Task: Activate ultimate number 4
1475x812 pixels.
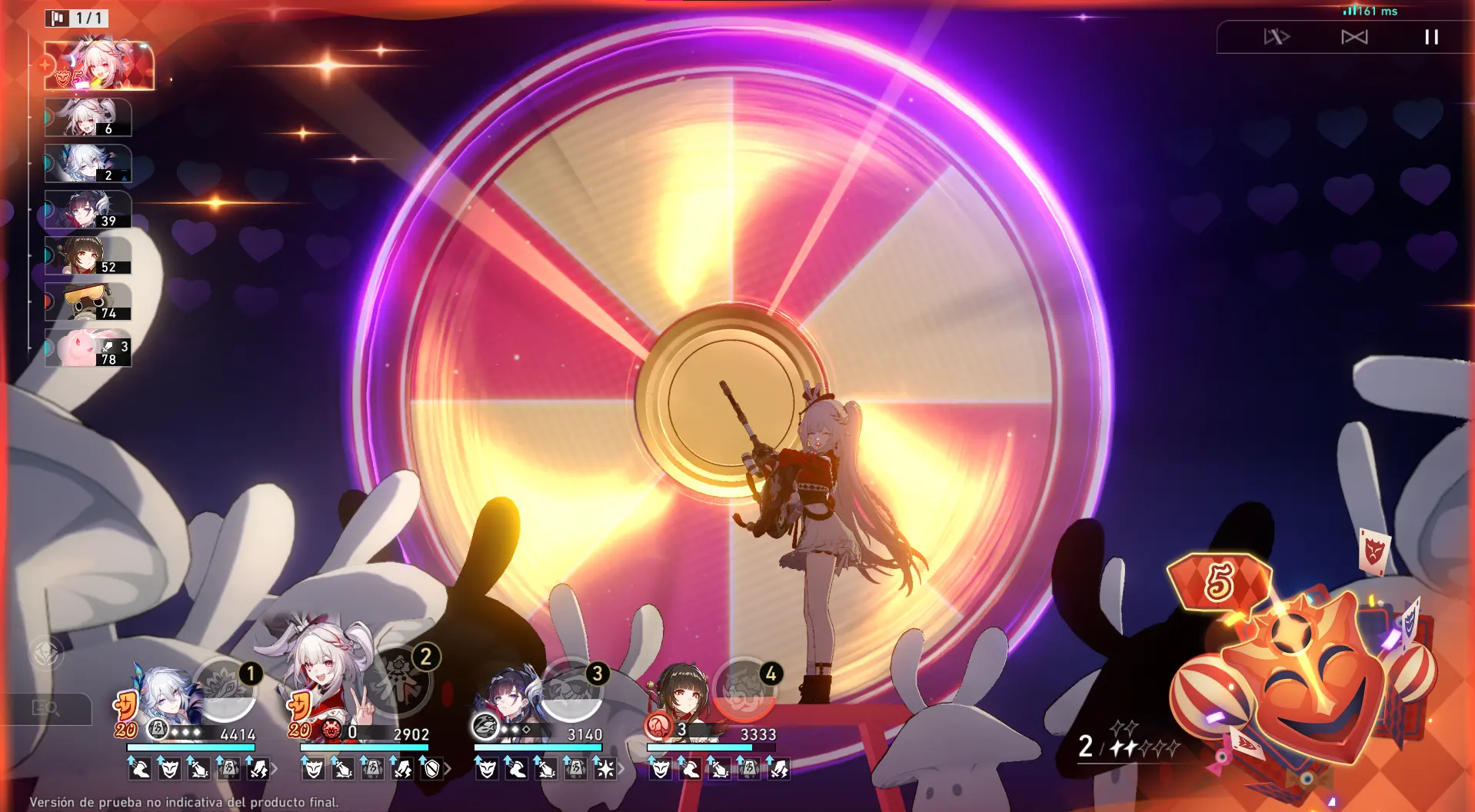Action: [x=744, y=688]
